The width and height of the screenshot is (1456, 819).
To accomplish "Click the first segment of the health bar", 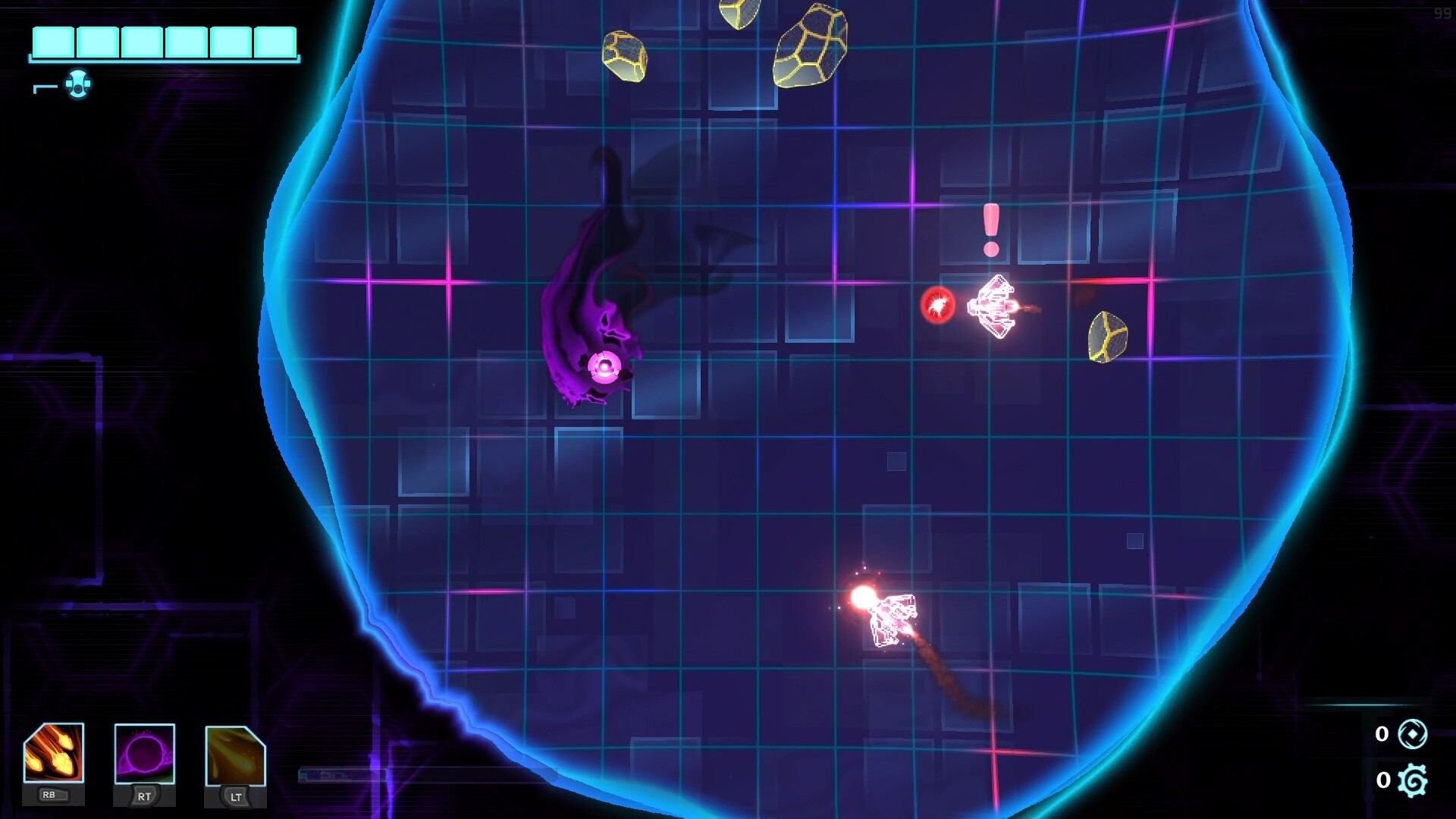I will pos(53,43).
